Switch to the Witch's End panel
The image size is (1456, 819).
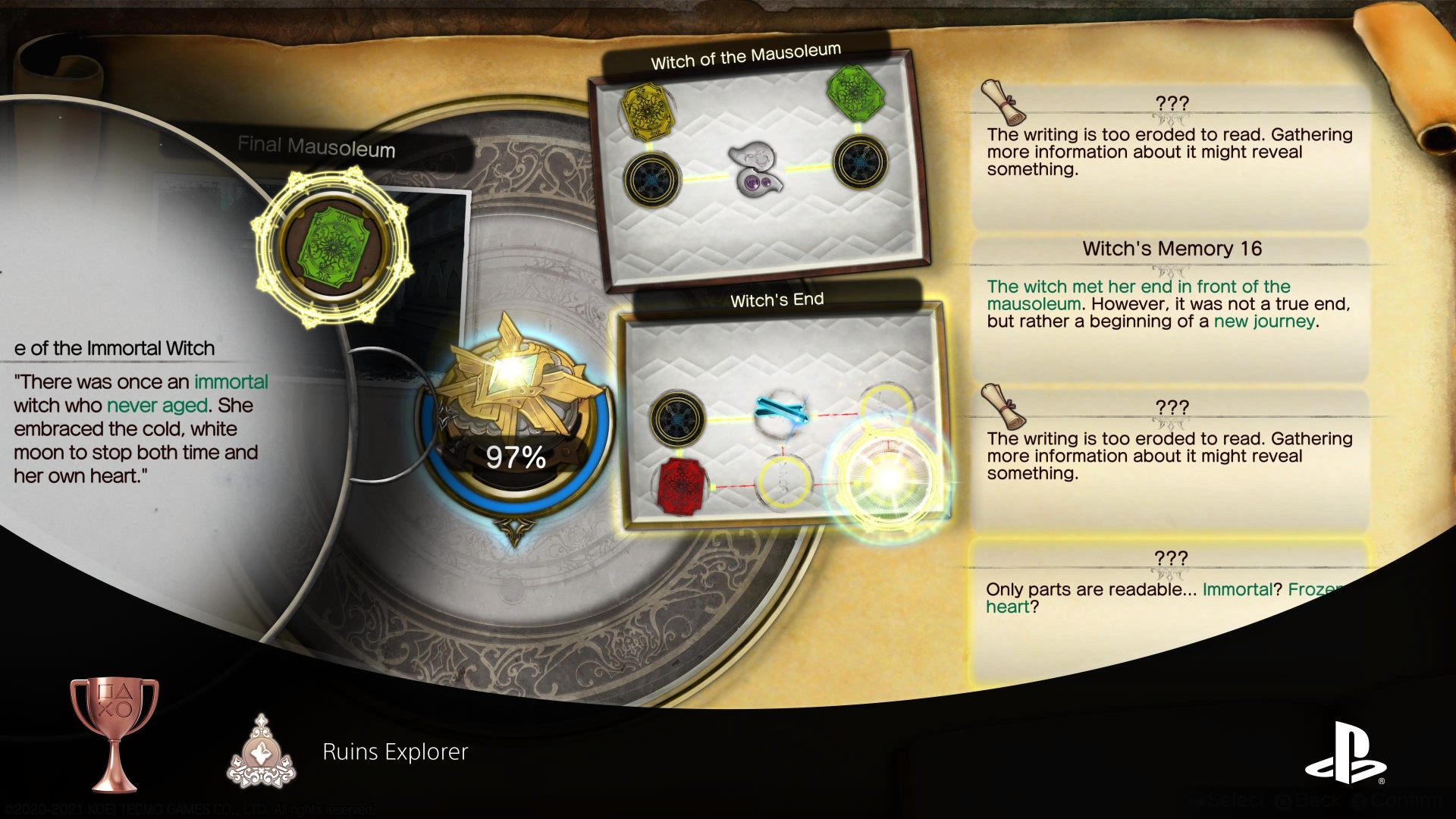(777, 299)
